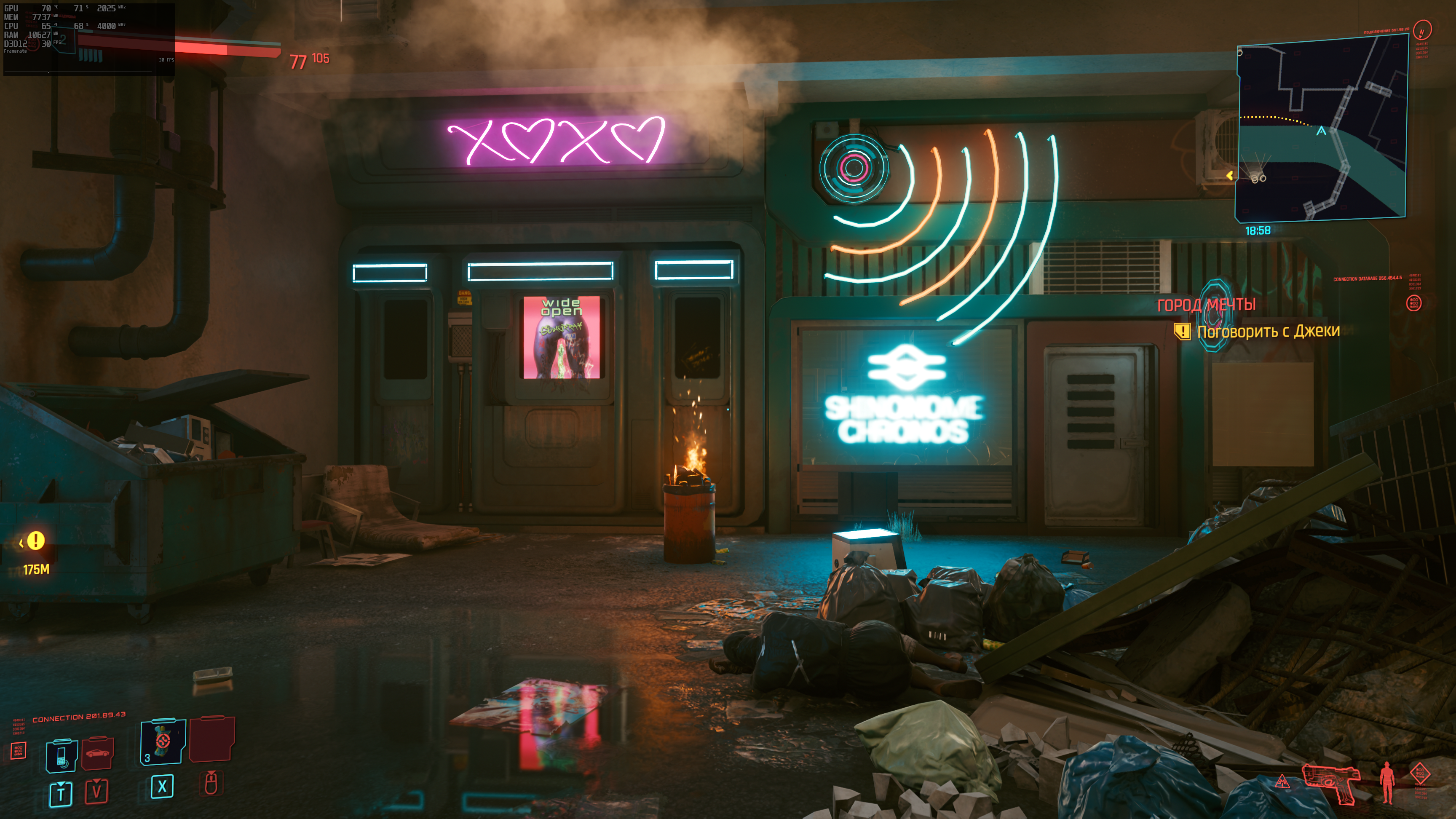Open the phone quick-access slot
This screenshot has width=1456, height=819.
click(61, 755)
